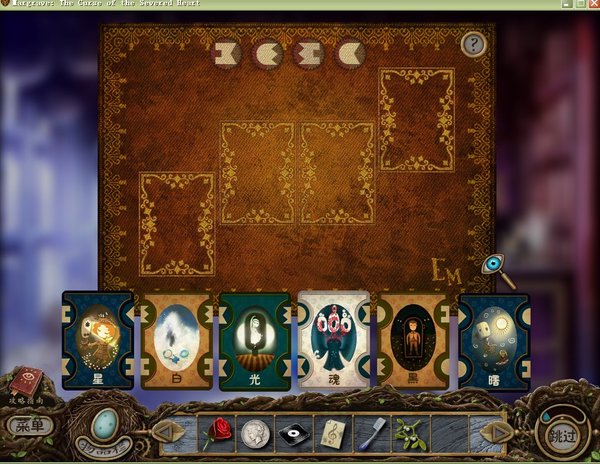Select the 星 (star) card

pyautogui.click(x=97, y=340)
